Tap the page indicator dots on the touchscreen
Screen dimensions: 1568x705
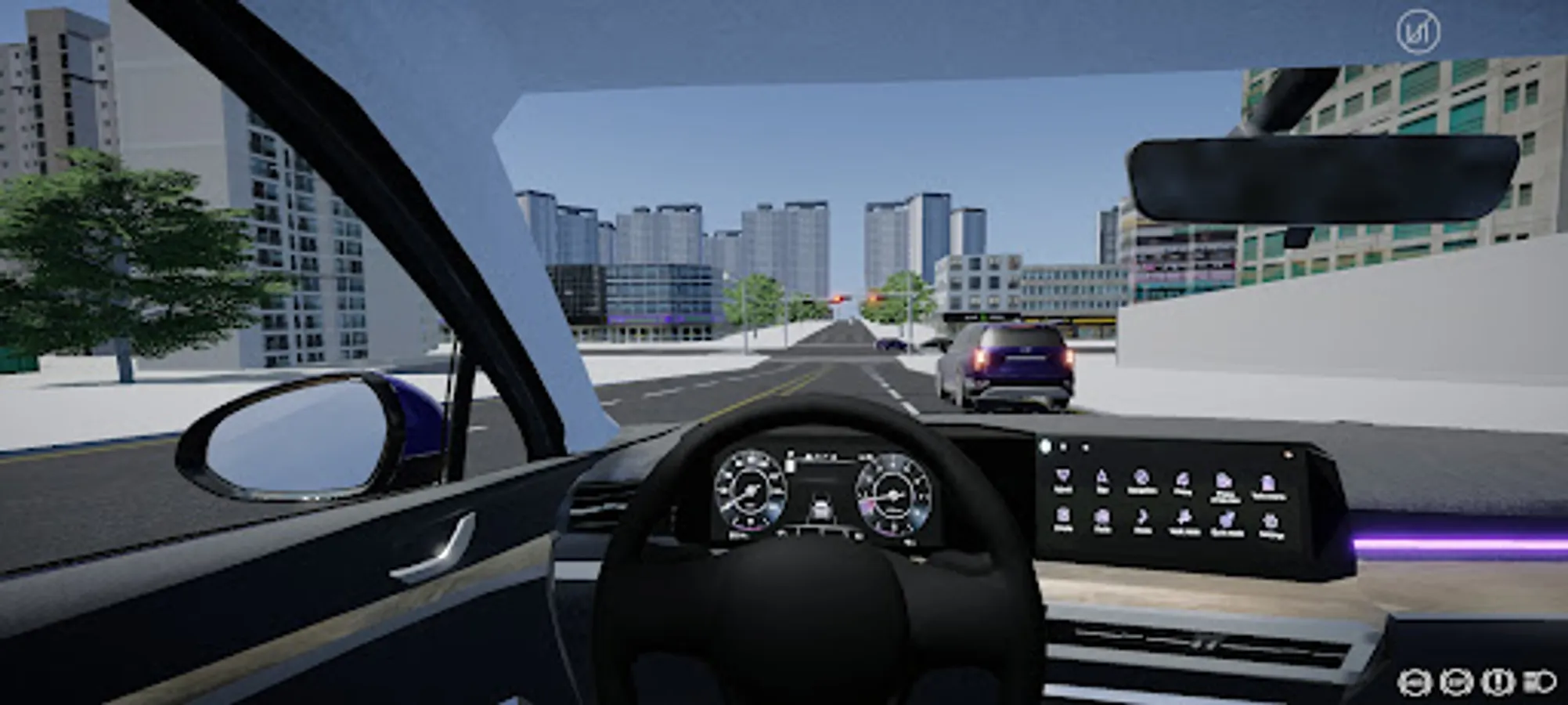(x=1063, y=446)
